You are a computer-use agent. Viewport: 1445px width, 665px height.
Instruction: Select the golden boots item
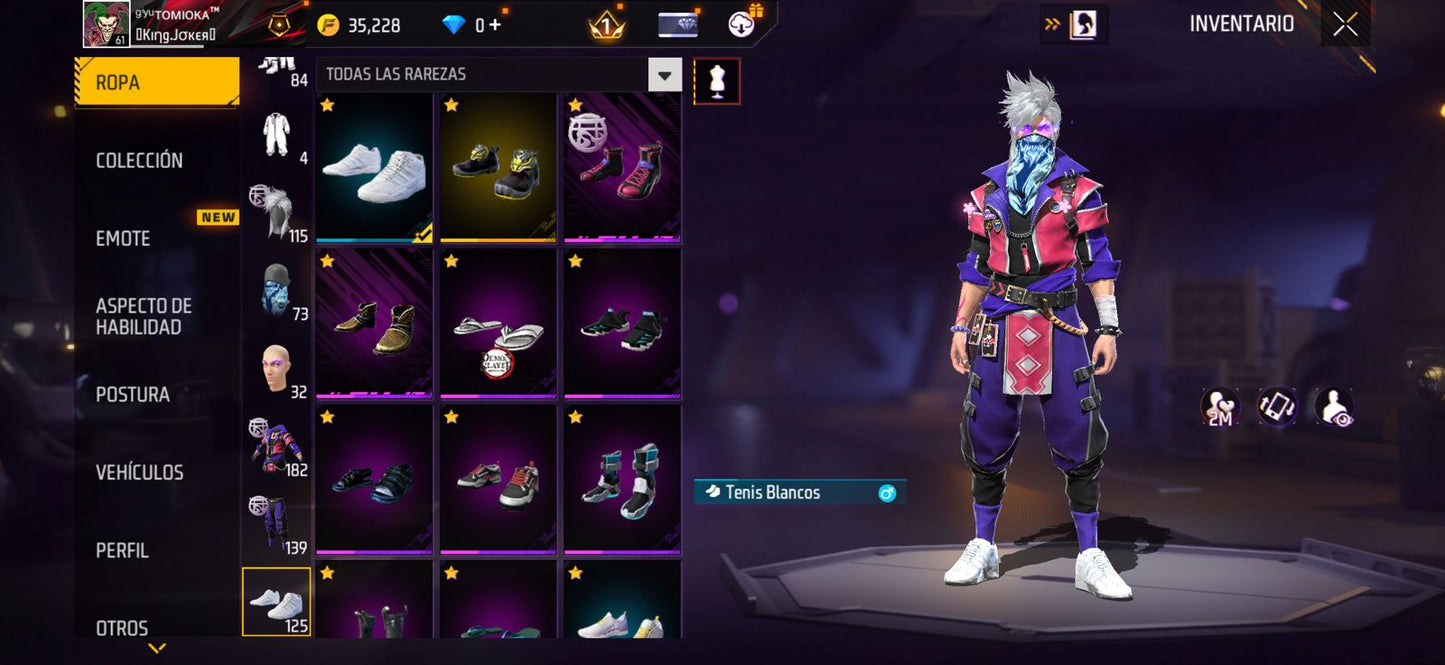pyautogui.click(x=374, y=324)
